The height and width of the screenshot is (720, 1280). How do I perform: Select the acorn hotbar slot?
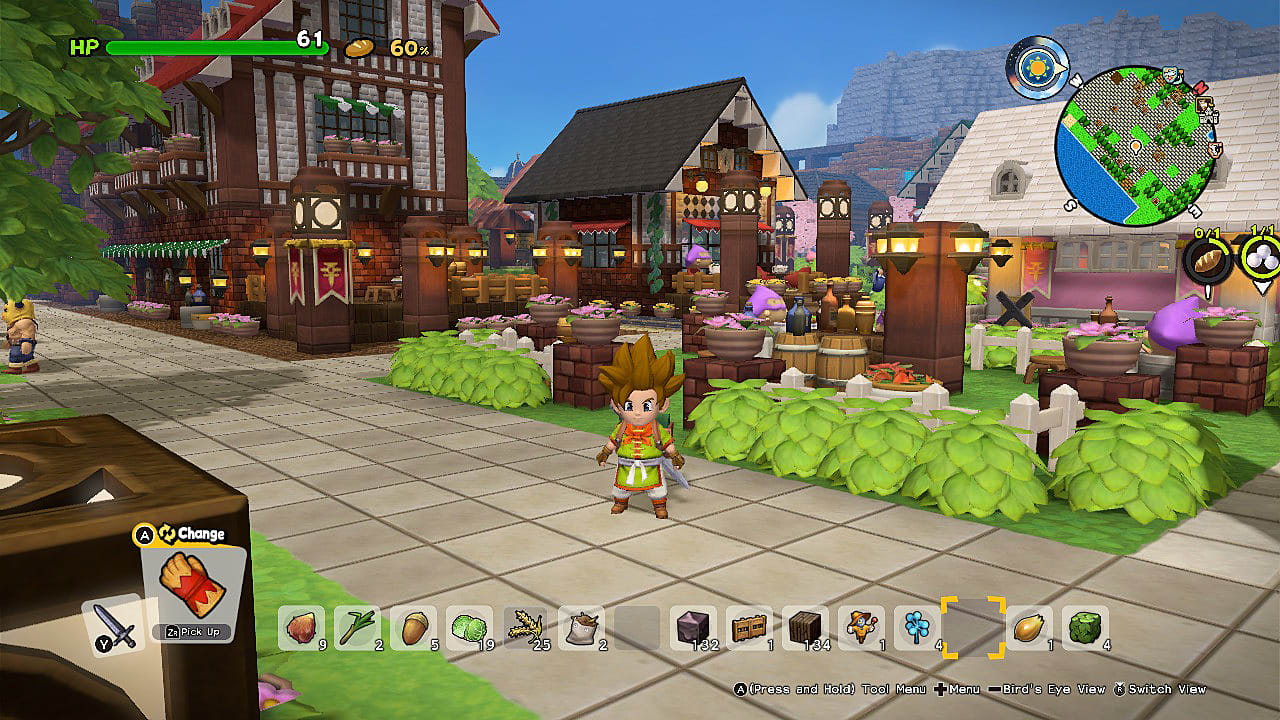tap(413, 629)
